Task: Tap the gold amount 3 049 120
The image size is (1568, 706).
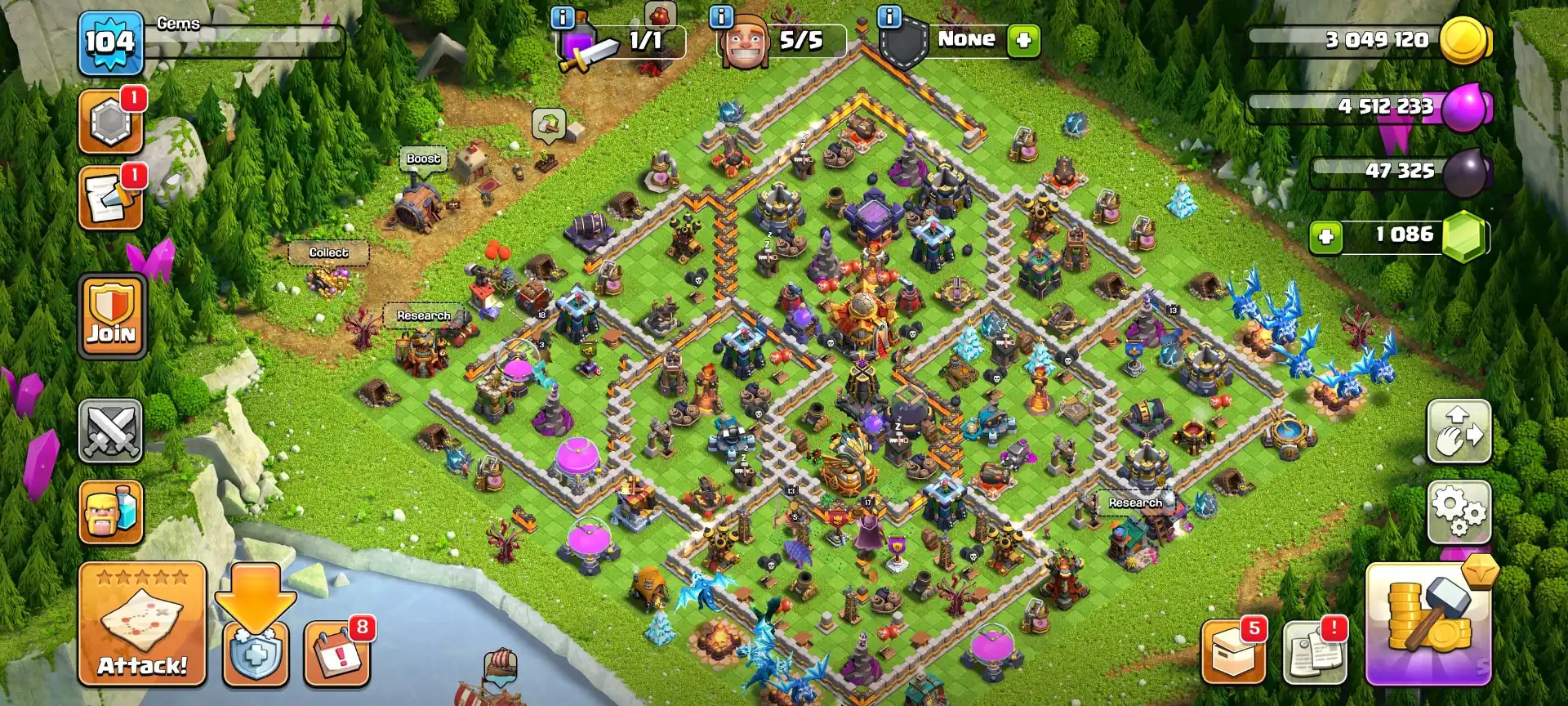Action: (x=1380, y=38)
